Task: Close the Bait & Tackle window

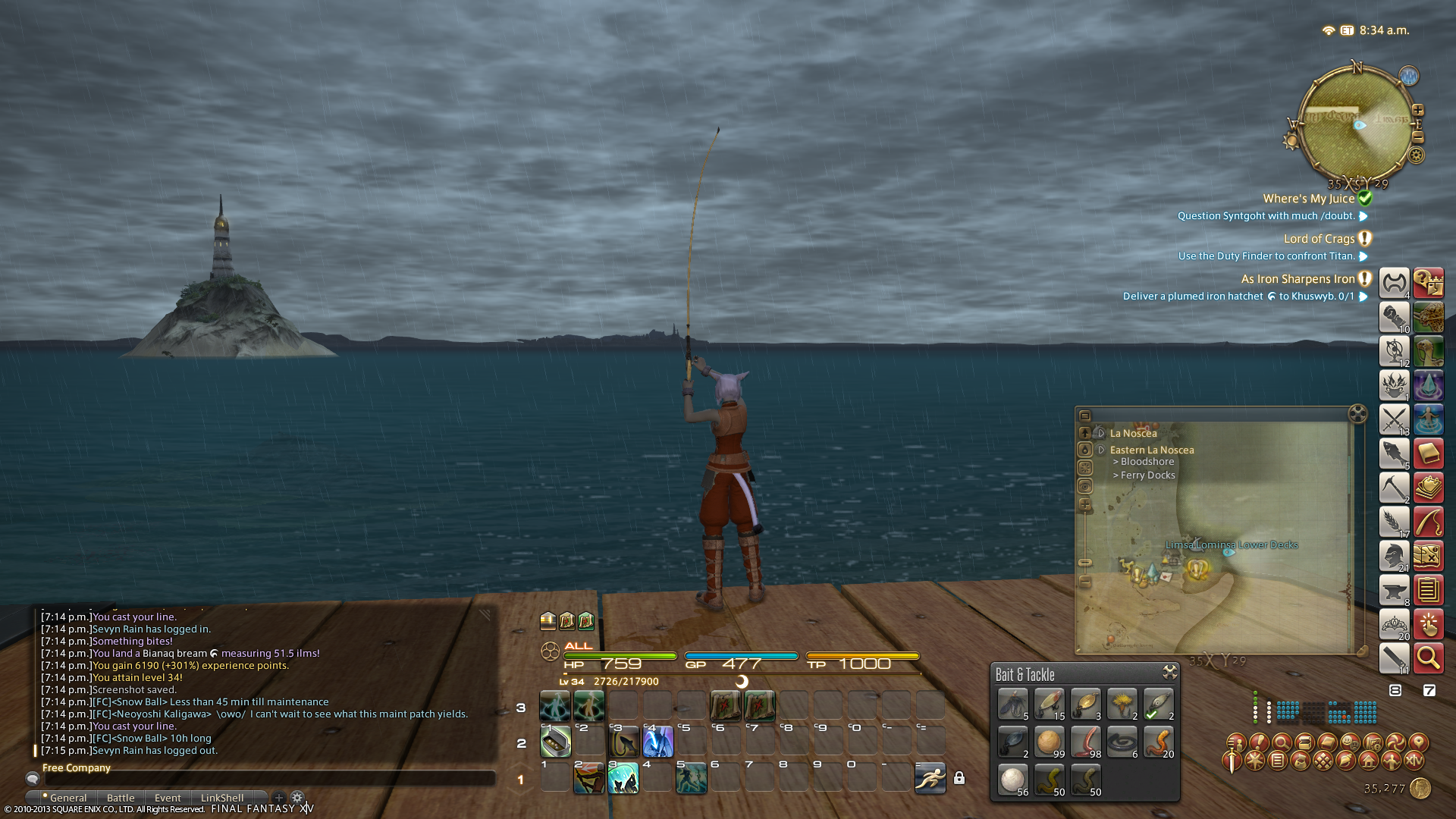Action: coord(1169,673)
